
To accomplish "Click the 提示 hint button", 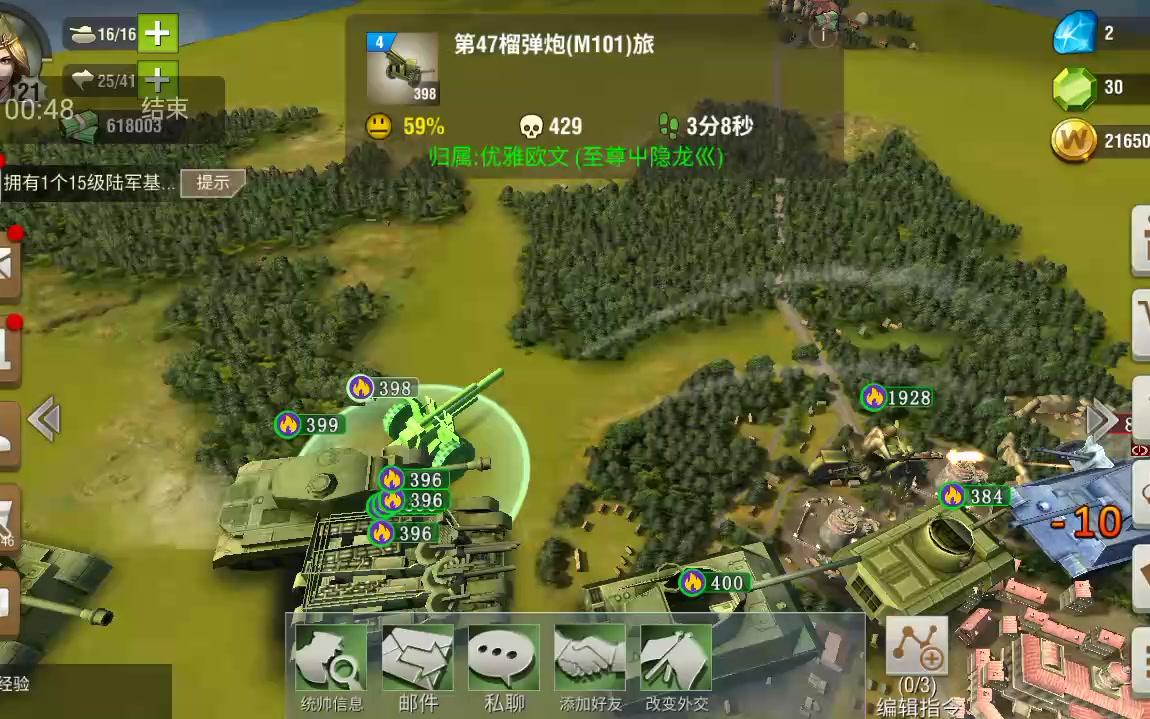I will tap(213, 182).
